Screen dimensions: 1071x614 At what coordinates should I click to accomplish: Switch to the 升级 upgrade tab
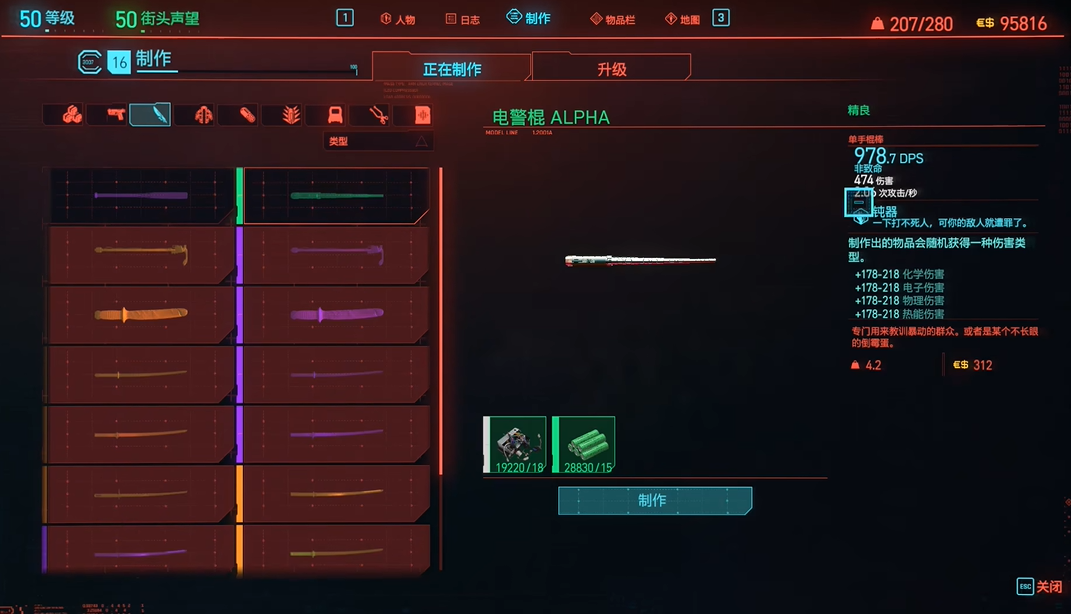click(x=611, y=69)
